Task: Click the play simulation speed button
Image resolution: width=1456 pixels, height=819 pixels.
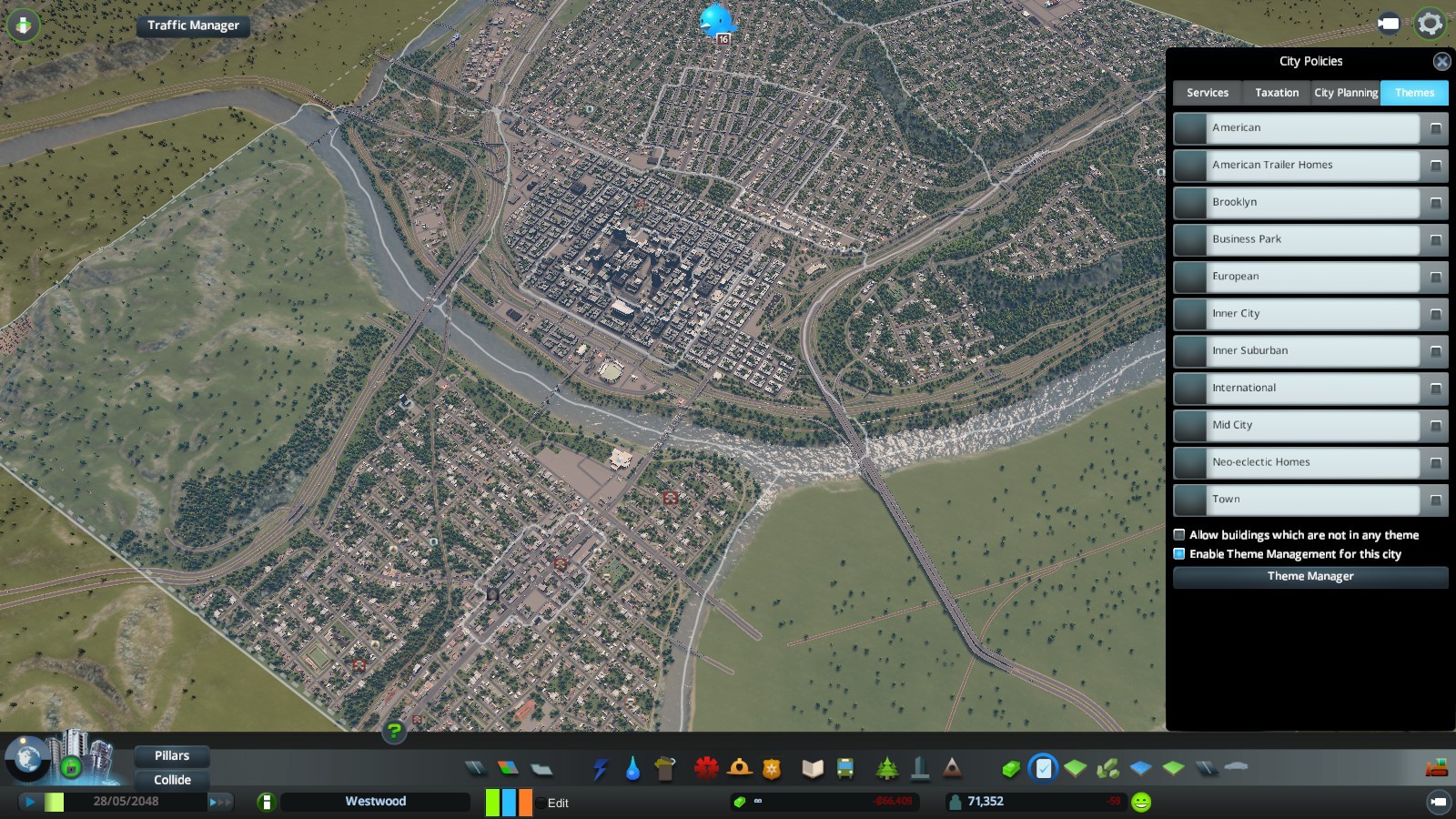Action: tap(30, 802)
